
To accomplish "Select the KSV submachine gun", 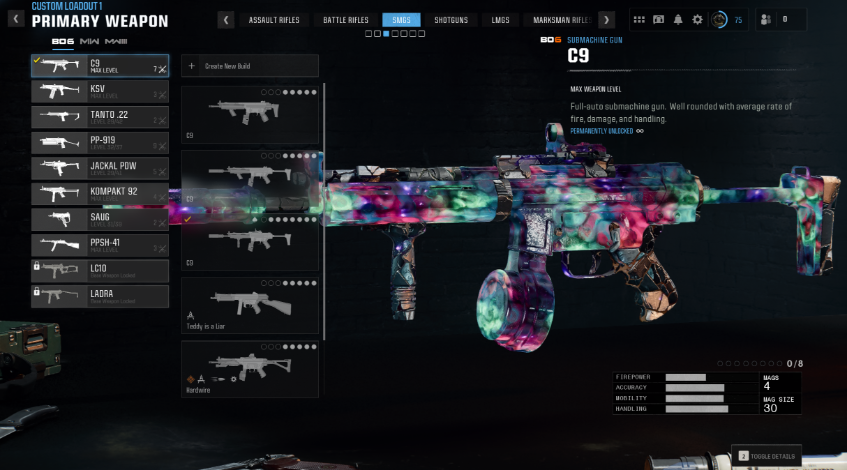I will tap(100, 92).
